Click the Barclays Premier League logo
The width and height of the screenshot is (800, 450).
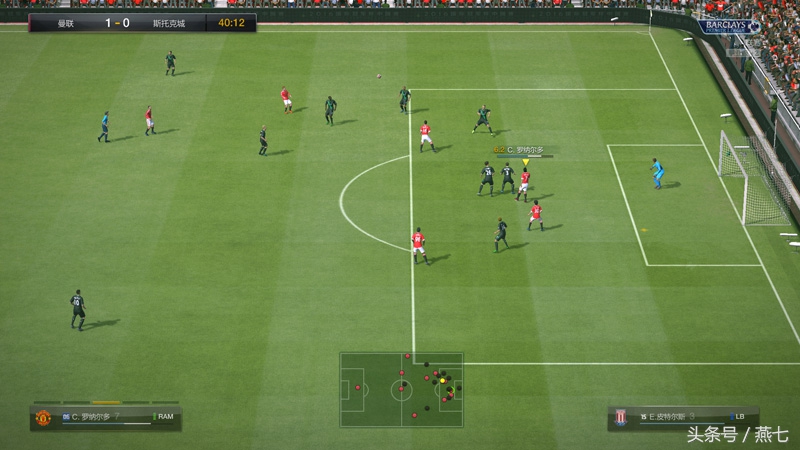pyautogui.click(x=728, y=27)
